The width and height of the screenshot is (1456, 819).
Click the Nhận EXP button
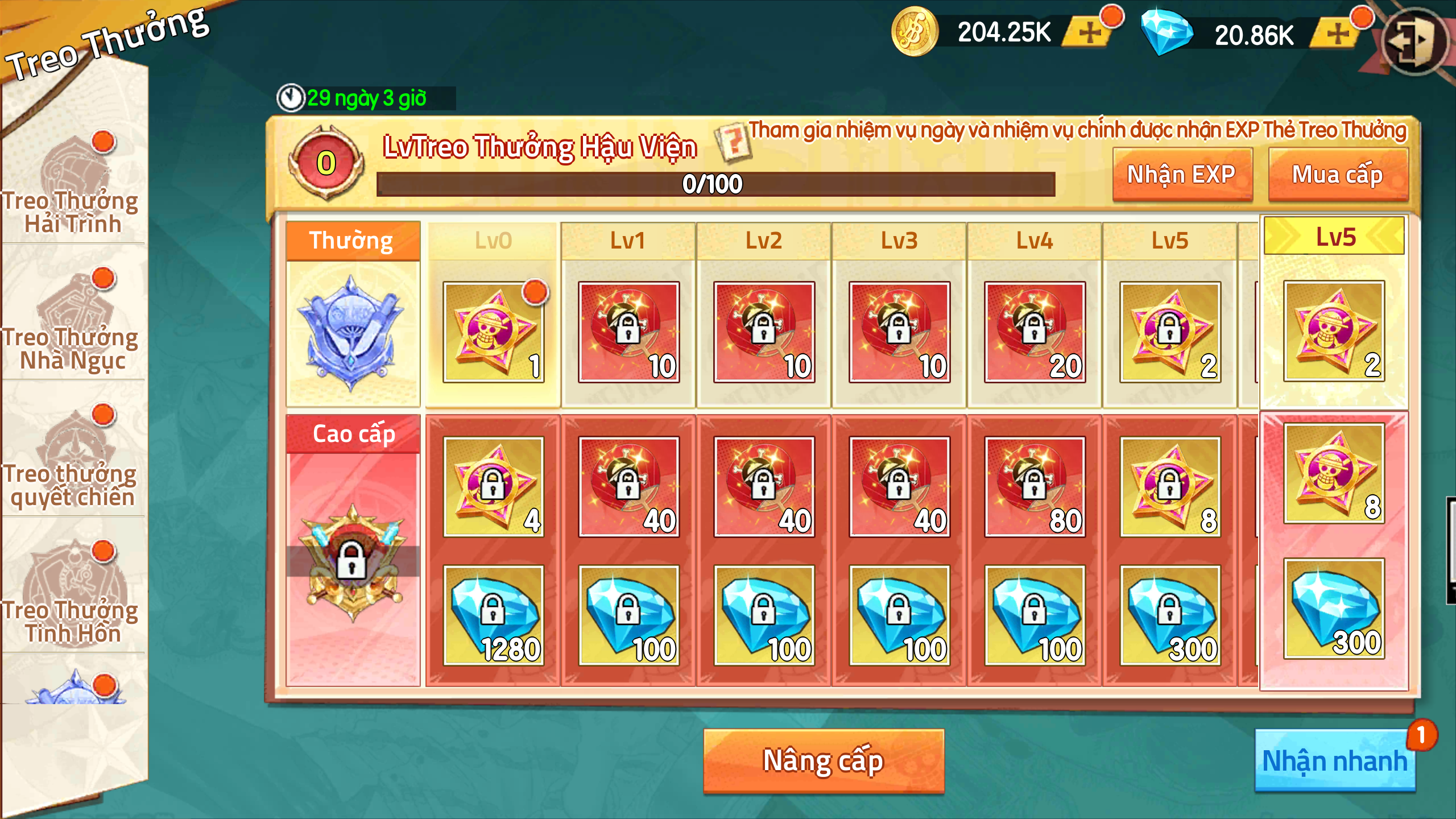1182,175
